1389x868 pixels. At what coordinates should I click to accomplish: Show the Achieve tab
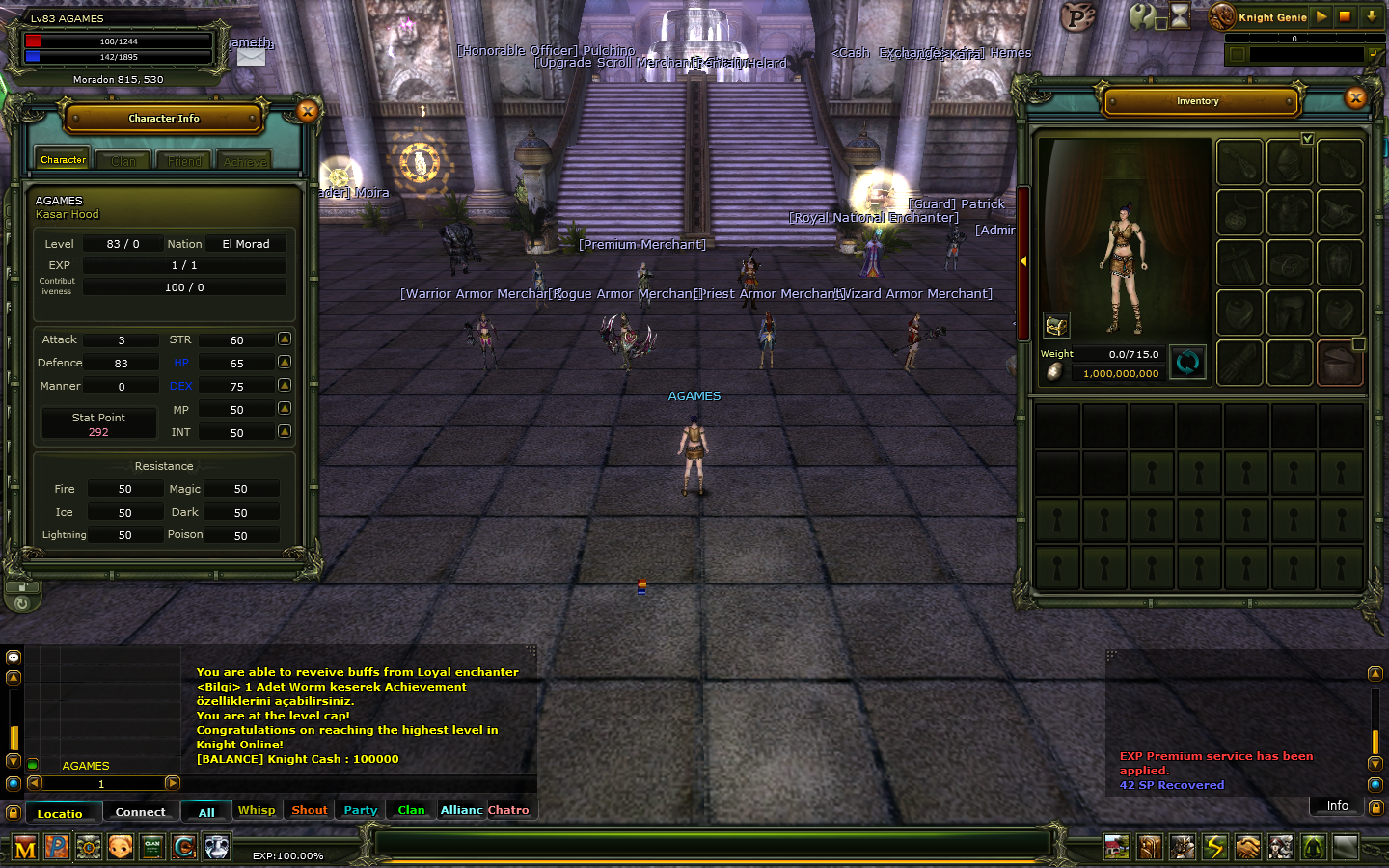click(245, 161)
